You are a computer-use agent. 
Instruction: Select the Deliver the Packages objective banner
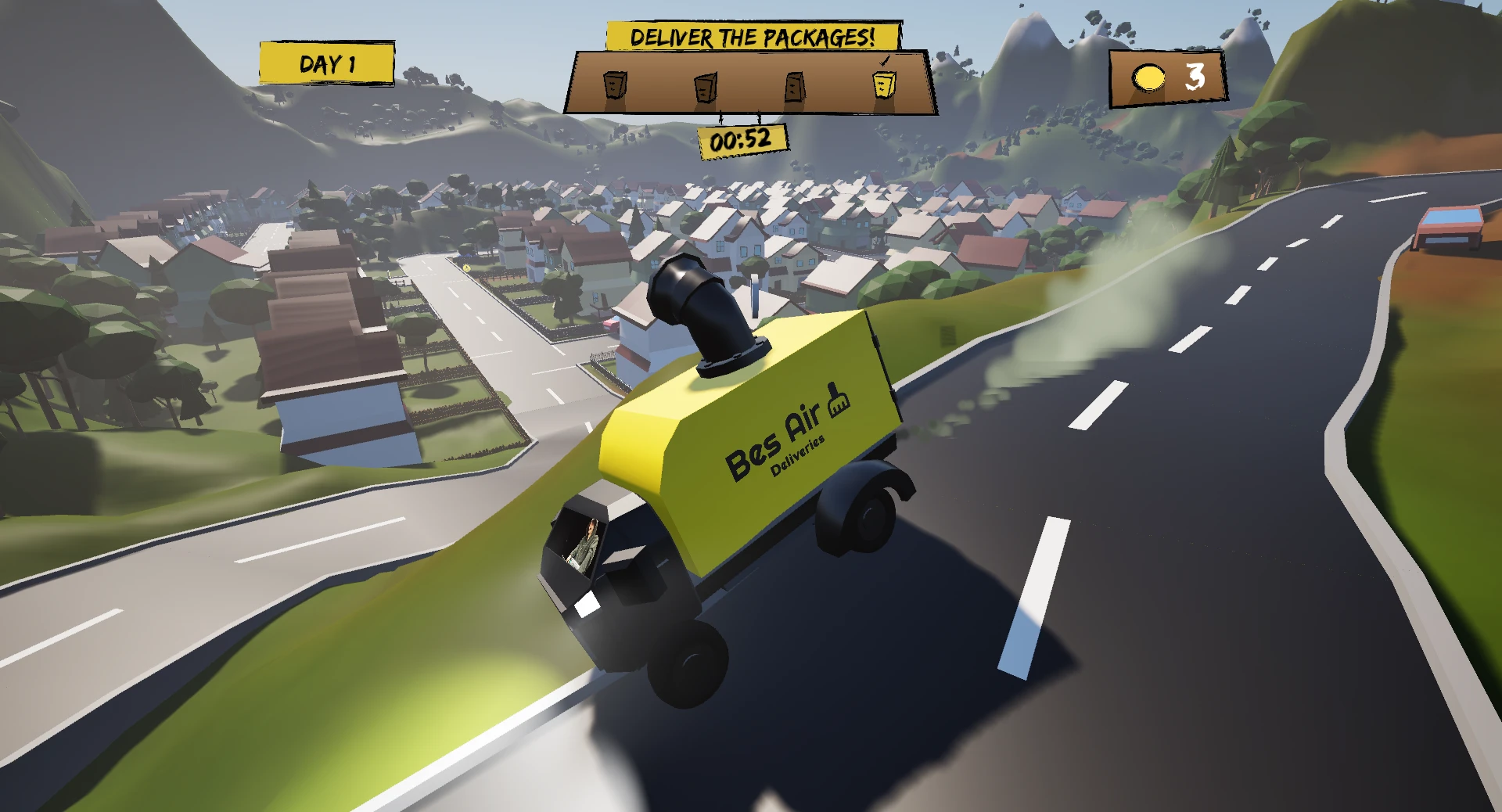[753, 37]
